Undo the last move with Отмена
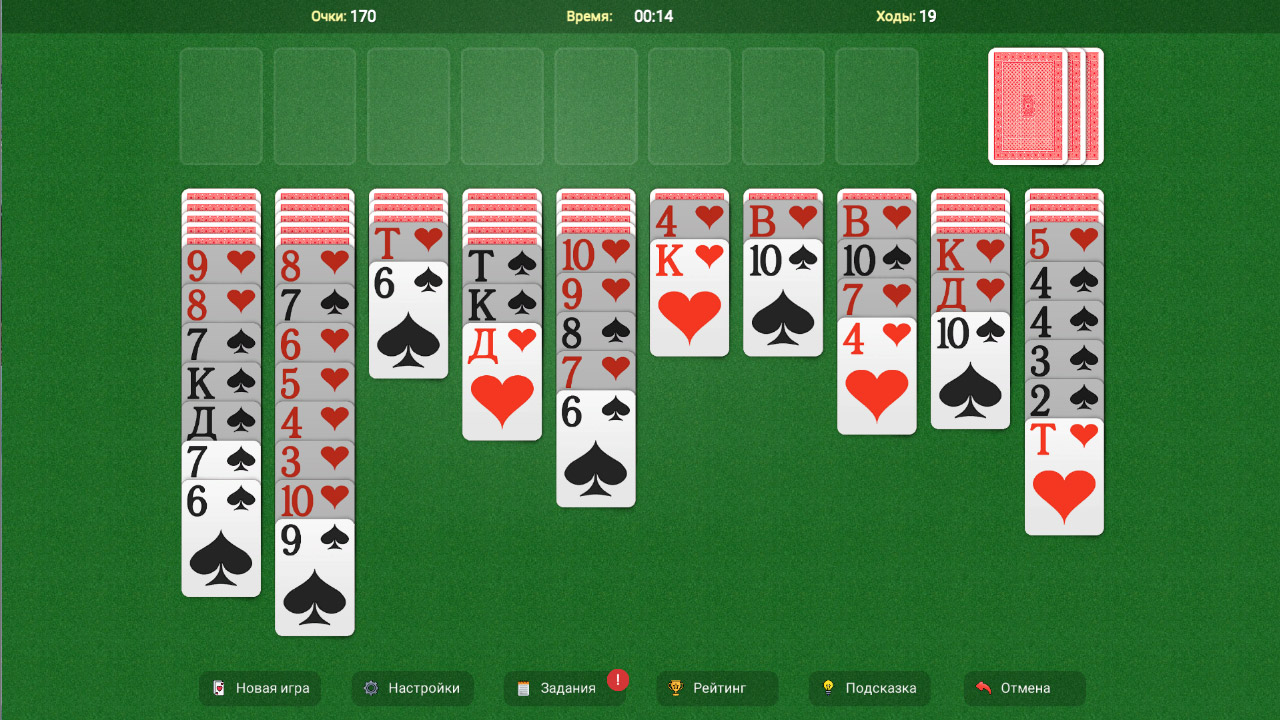 1024,688
